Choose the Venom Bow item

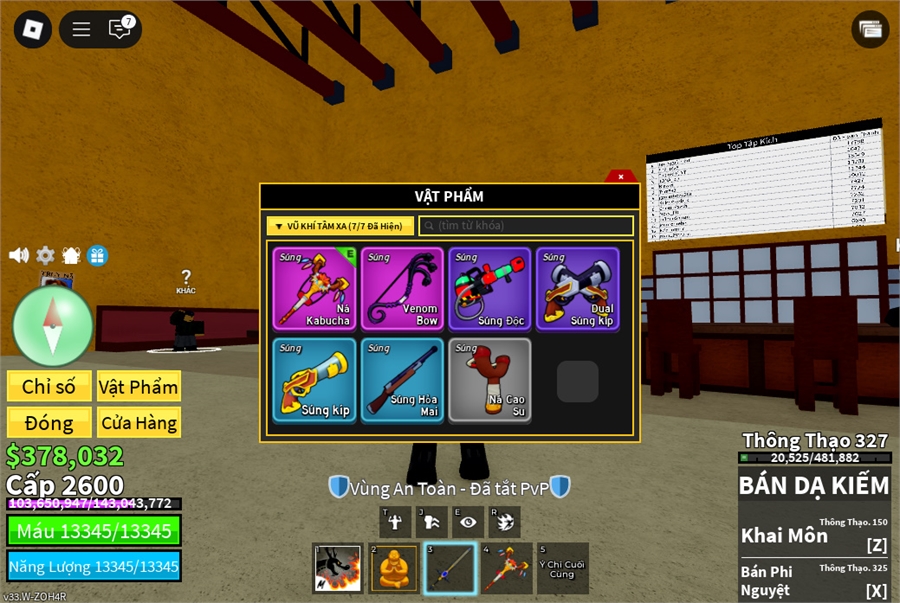402,288
